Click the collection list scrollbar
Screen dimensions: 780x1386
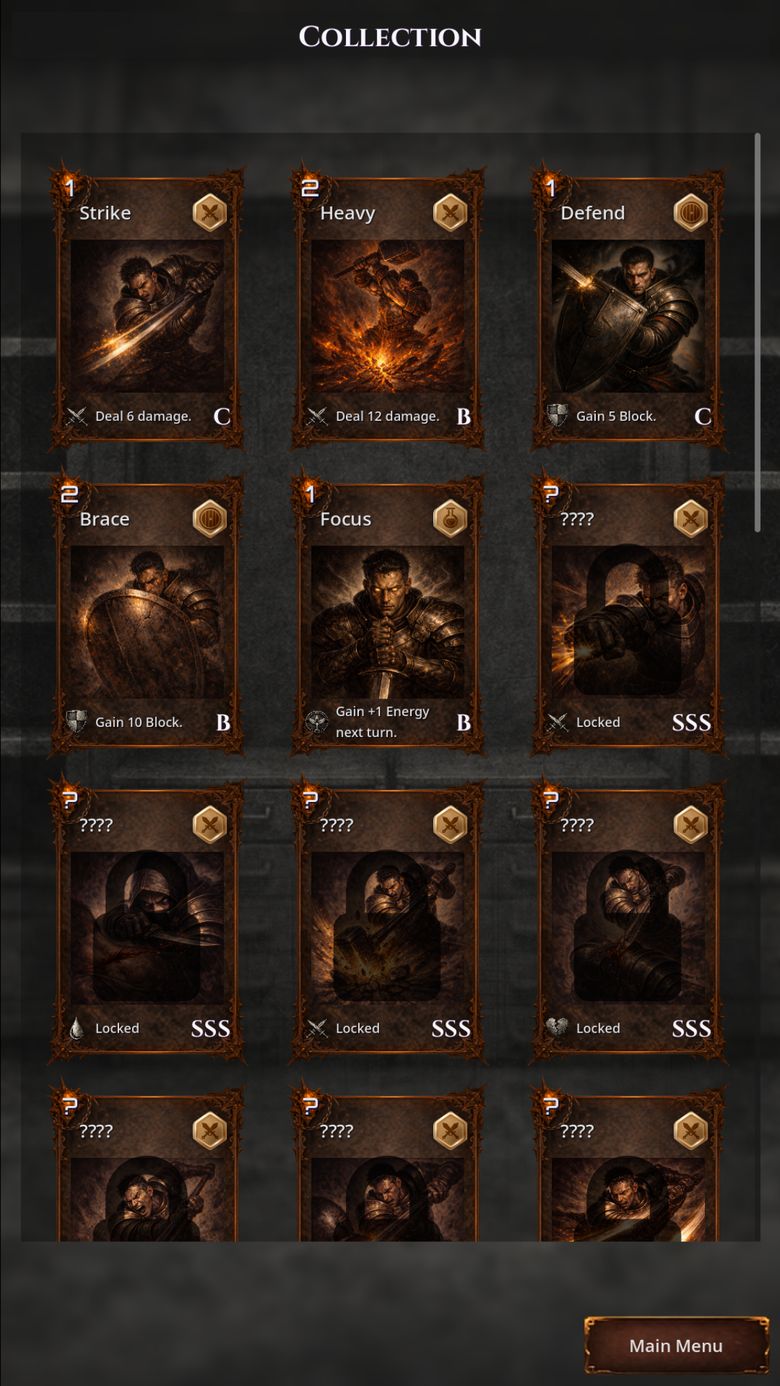[757, 330]
